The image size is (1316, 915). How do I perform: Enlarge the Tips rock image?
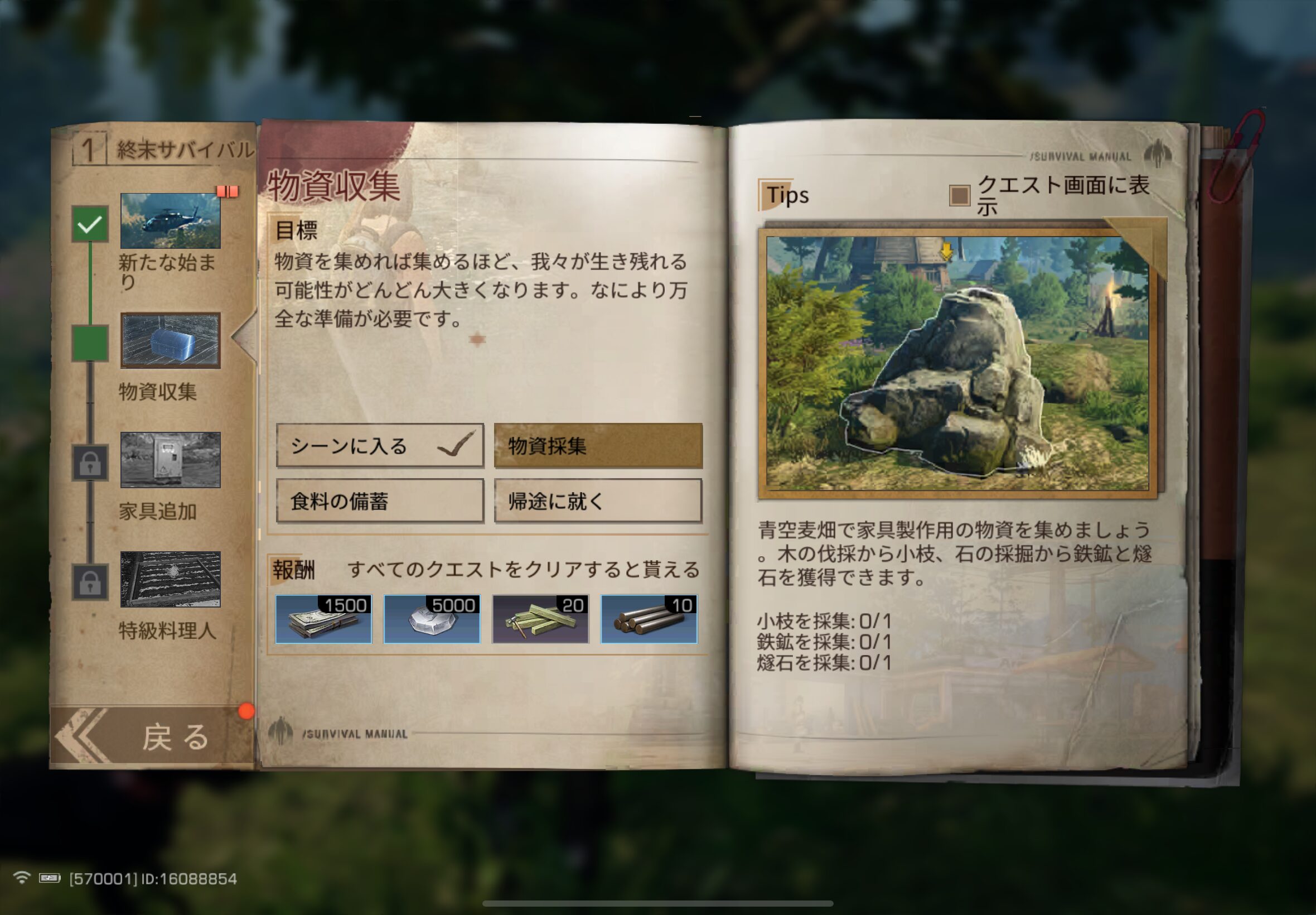[x=957, y=363]
